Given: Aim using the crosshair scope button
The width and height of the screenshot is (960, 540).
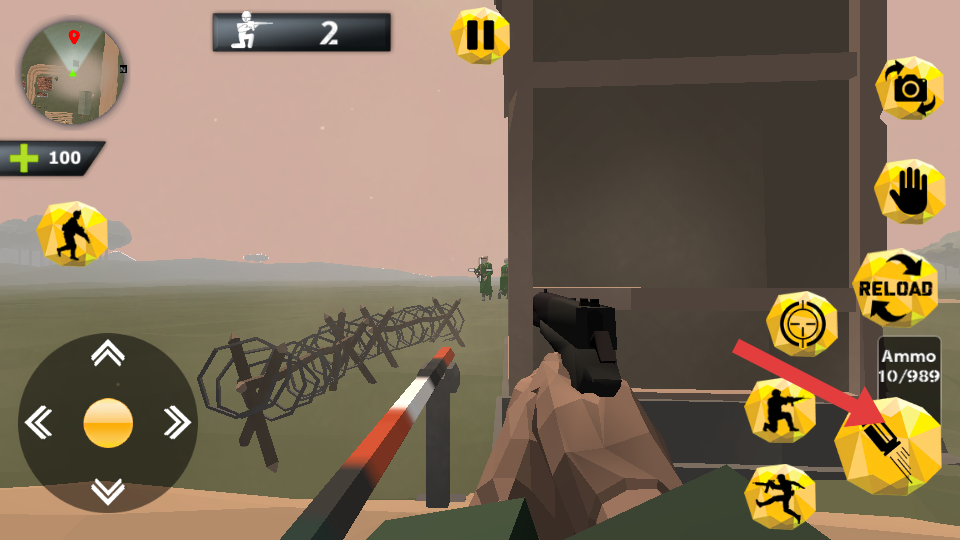Looking at the screenshot, I should [802, 324].
